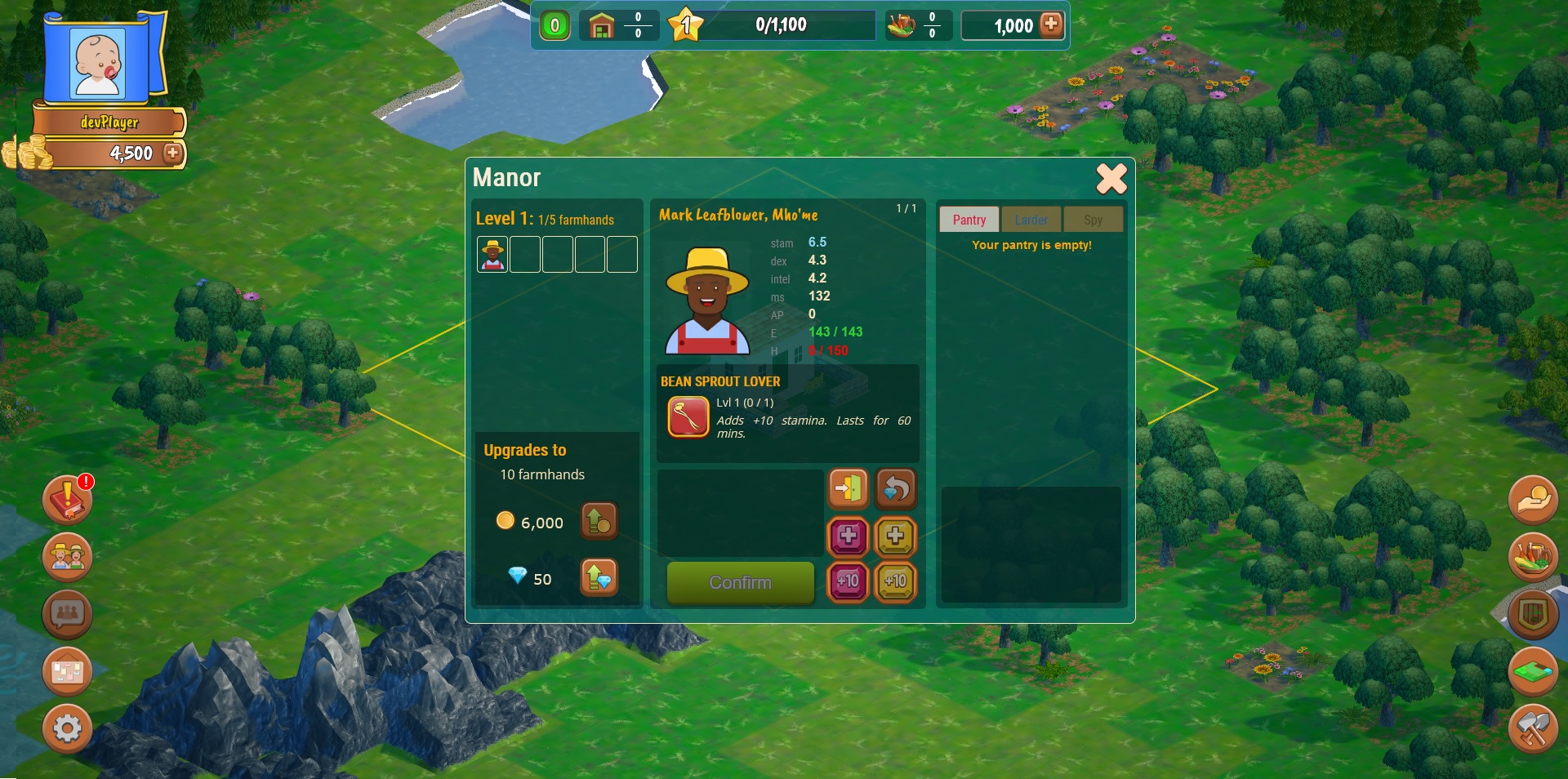1568x779 pixels.
Task: Open the shovel and hammer build menu
Action: click(1533, 728)
